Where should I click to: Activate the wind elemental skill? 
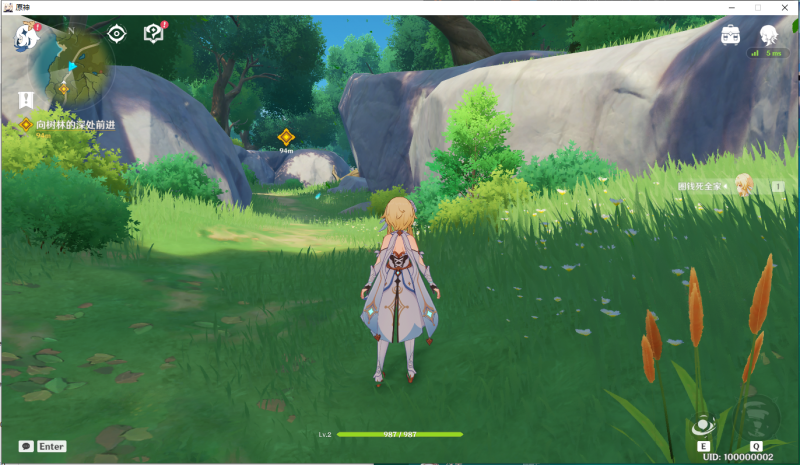tap(704, 426)
